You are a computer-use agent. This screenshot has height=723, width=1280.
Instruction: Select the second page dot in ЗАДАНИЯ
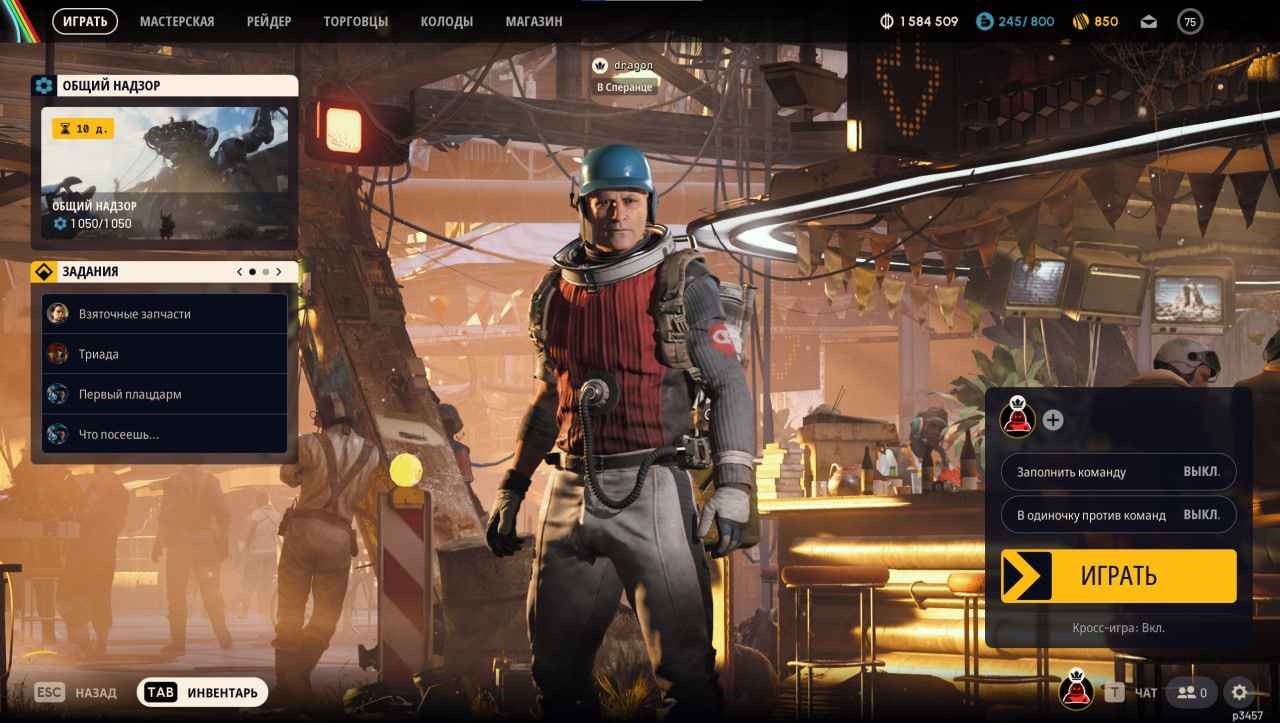pyautogui.click(x=266, y=270)
